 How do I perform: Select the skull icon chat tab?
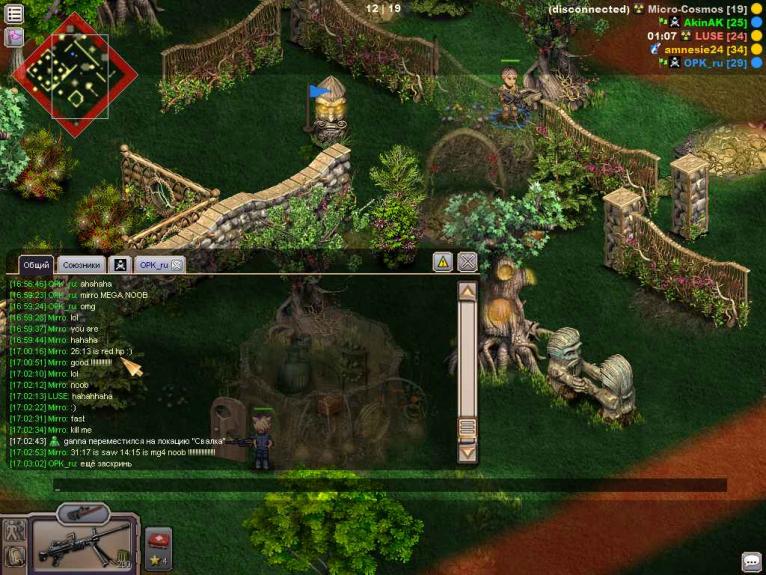pyautogui.click(x=120, y=264)
